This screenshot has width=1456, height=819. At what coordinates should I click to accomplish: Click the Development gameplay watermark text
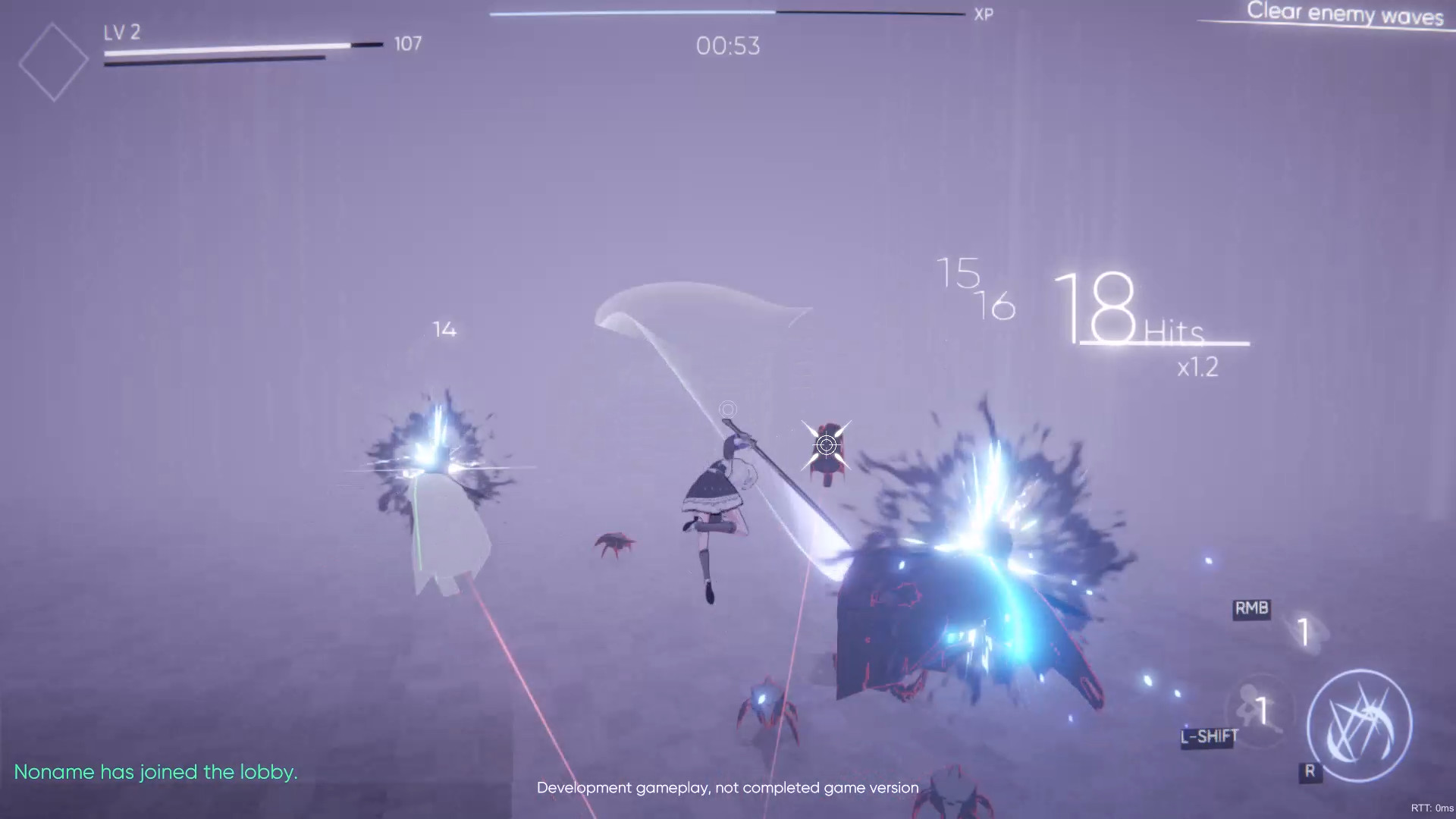pos(727,787)
